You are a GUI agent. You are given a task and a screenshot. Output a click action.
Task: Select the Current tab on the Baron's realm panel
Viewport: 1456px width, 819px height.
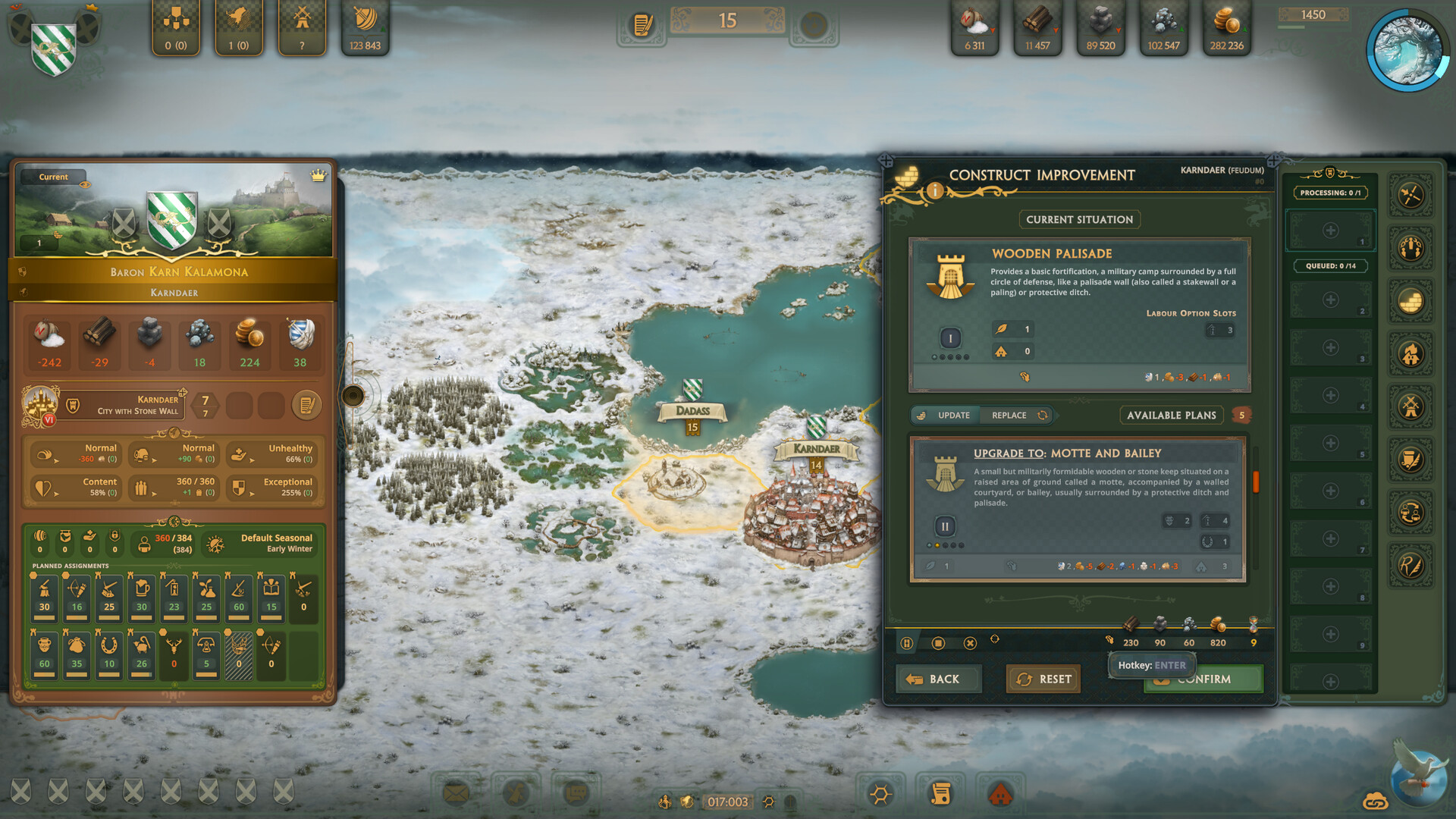52,177
